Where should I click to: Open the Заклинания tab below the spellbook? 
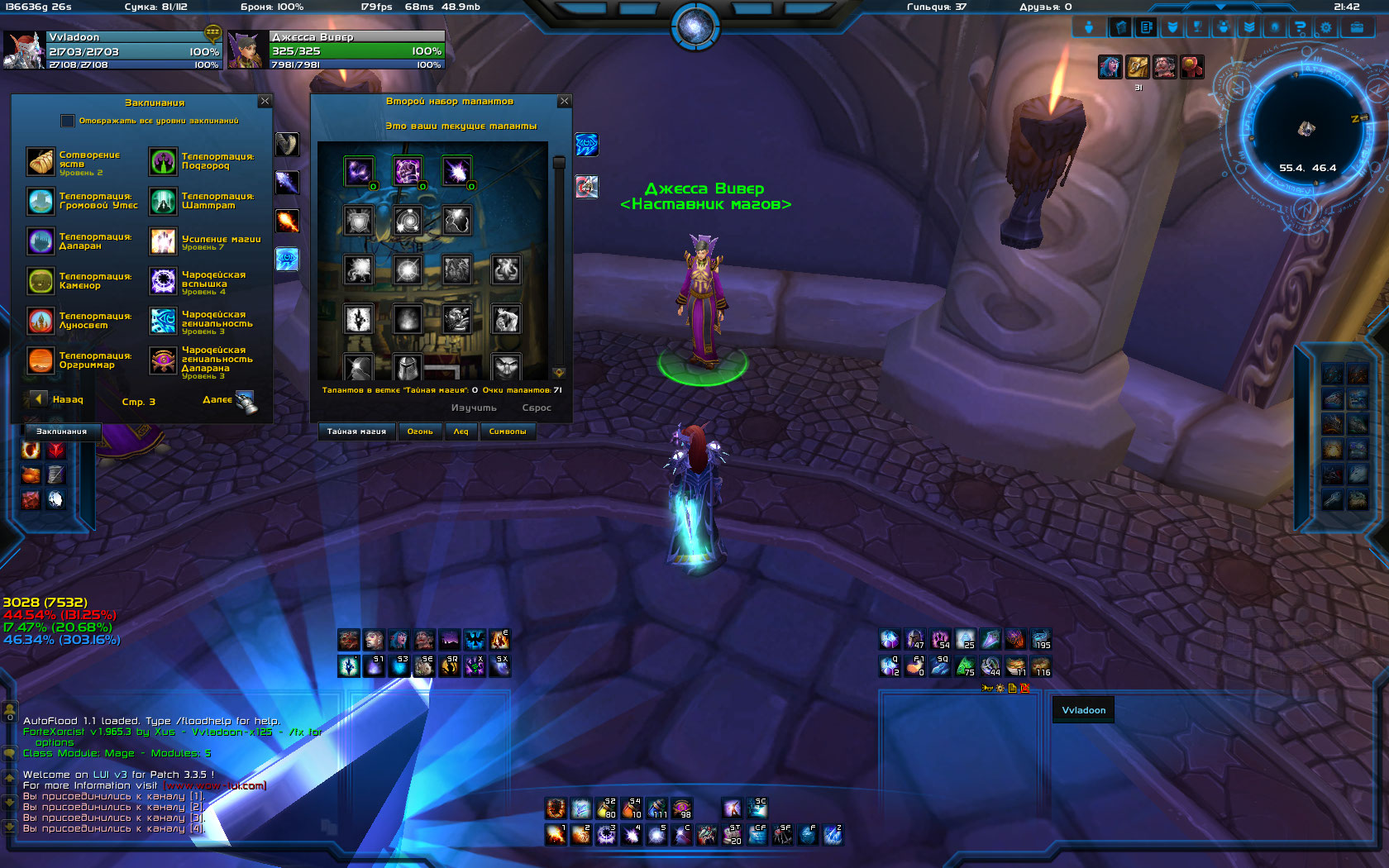61,432
